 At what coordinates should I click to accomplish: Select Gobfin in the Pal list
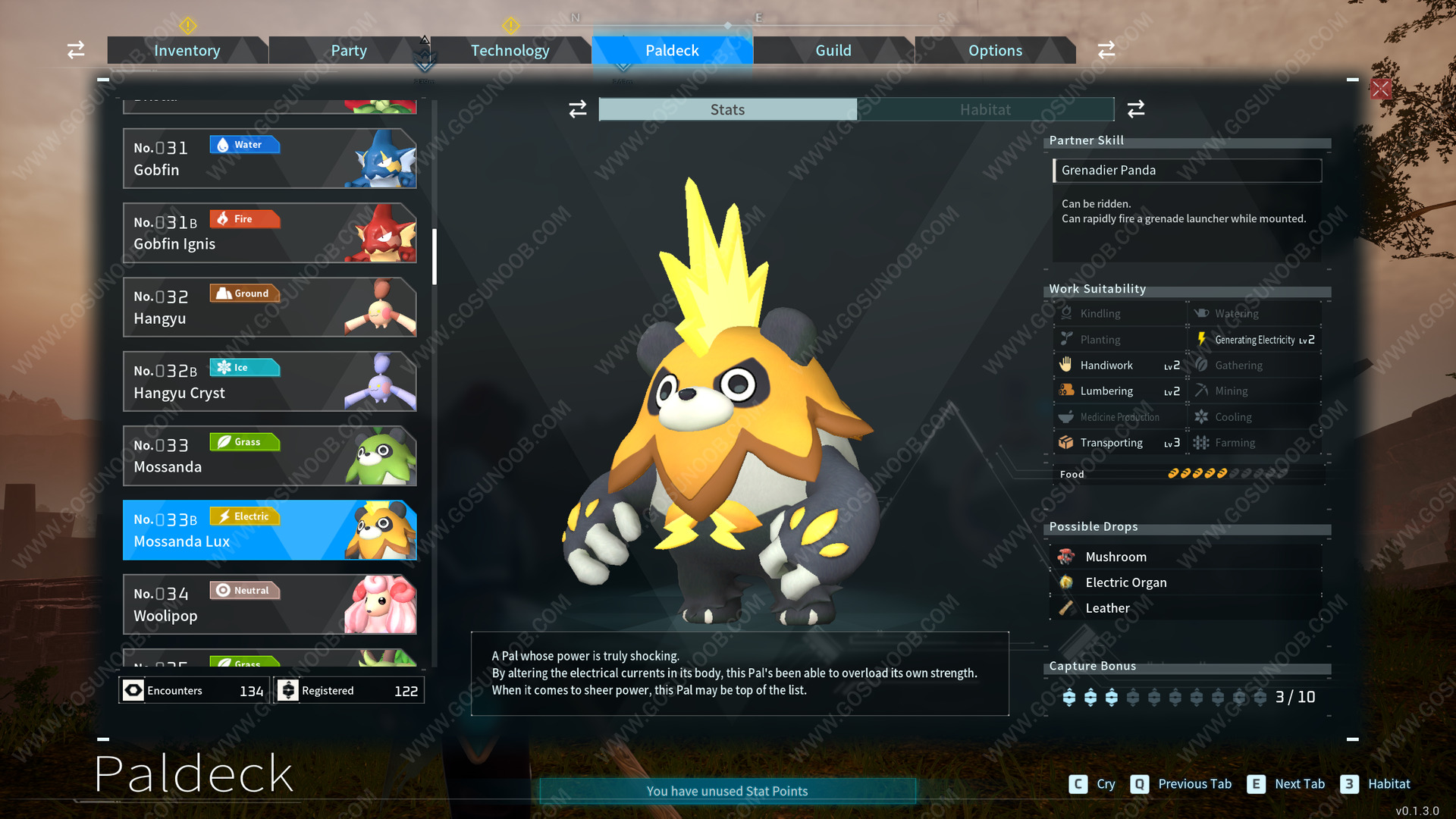(x=269, y=158)
